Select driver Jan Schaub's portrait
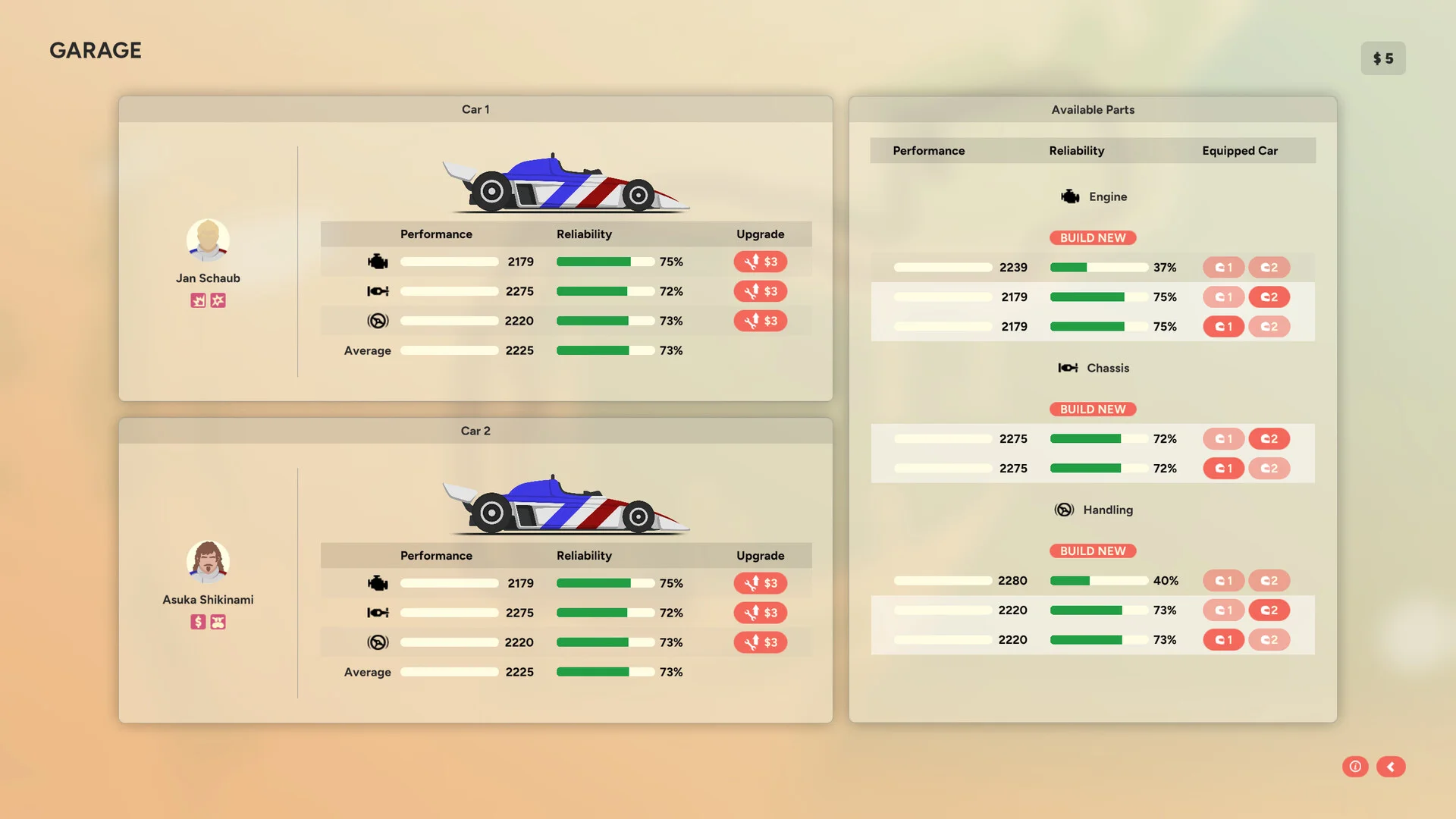 pyautogui.click(x=208, y=240)
